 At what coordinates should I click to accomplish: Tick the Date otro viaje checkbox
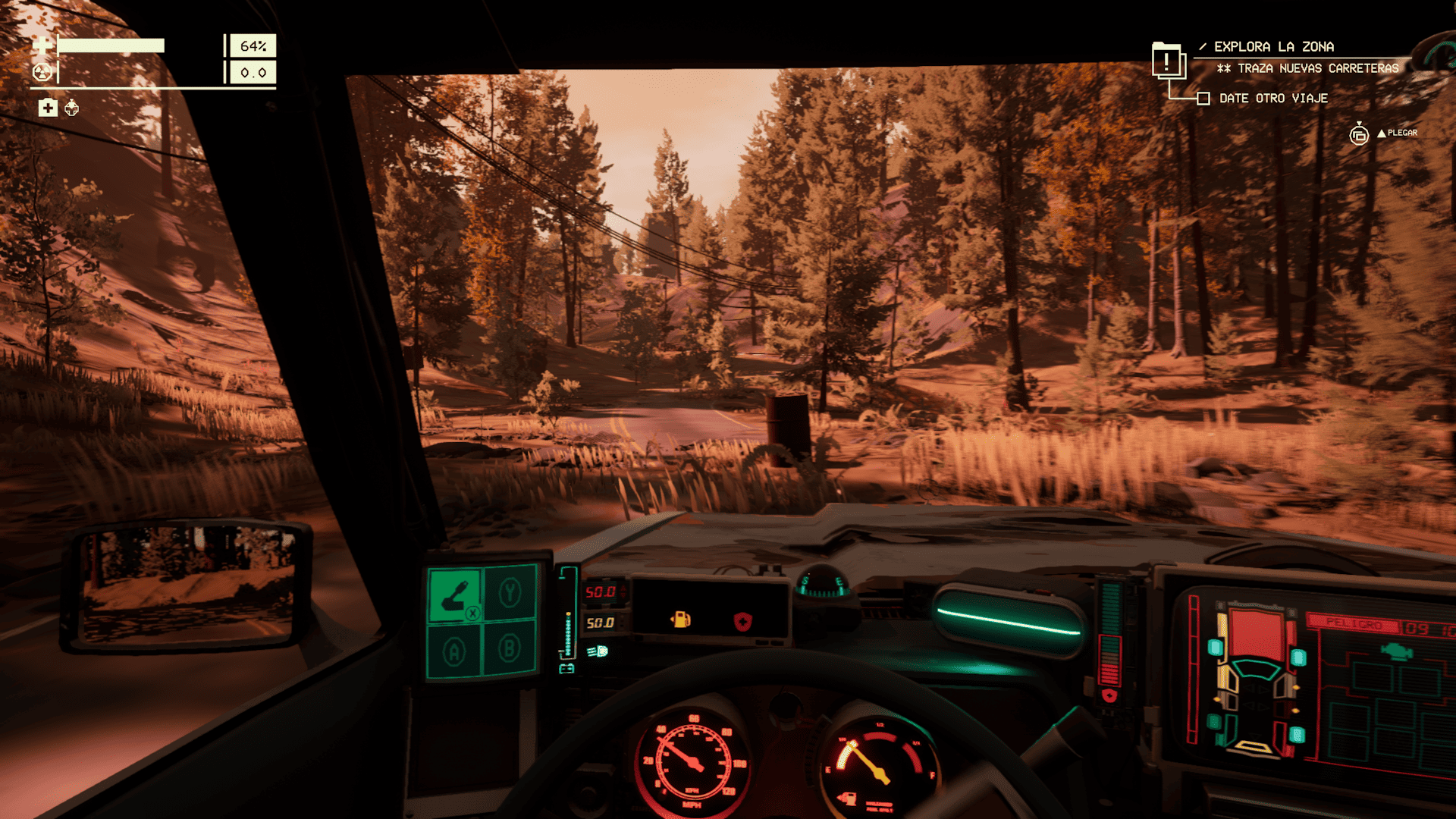[1203, 99]
